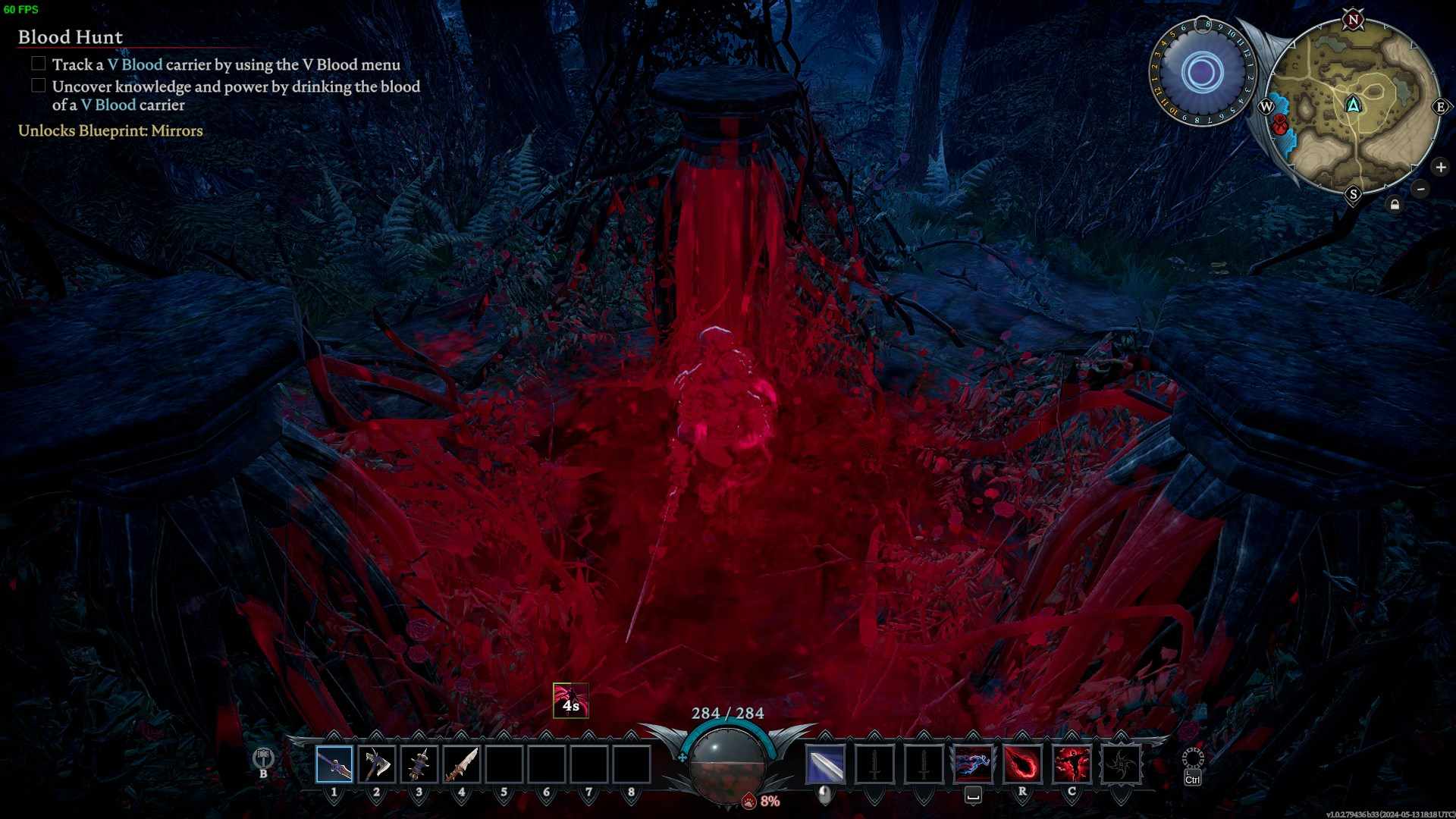
Task: Activate the red blood figure C ability
Action: coord(1072,764)
